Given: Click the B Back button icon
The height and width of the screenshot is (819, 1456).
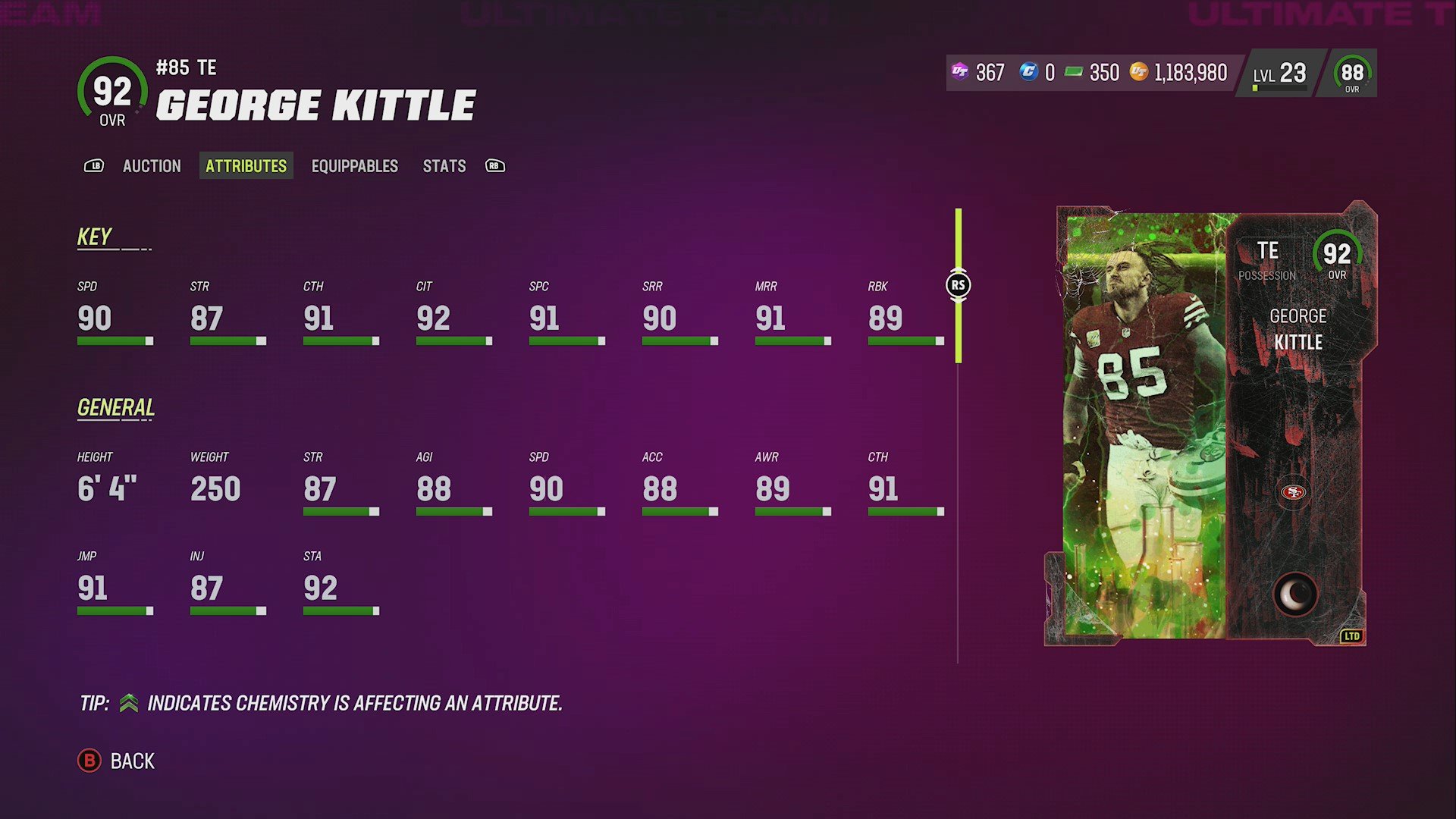Looking at the screenshot, I should point(89,761).
